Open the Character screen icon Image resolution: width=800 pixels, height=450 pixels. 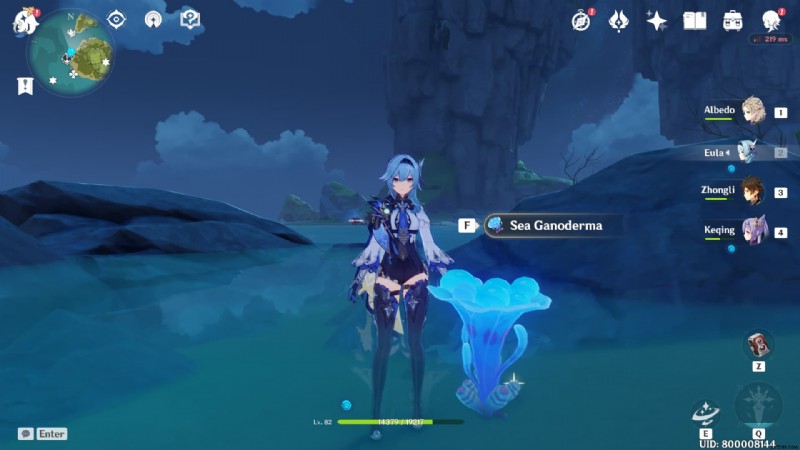[x=770, y=20]
